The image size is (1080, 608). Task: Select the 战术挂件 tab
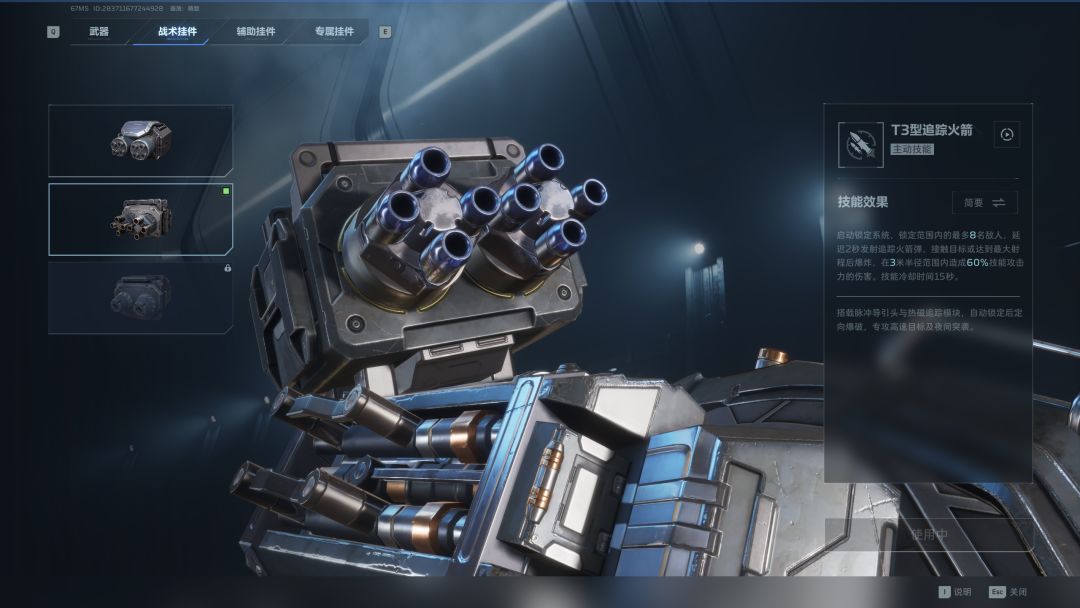(177, 31)
